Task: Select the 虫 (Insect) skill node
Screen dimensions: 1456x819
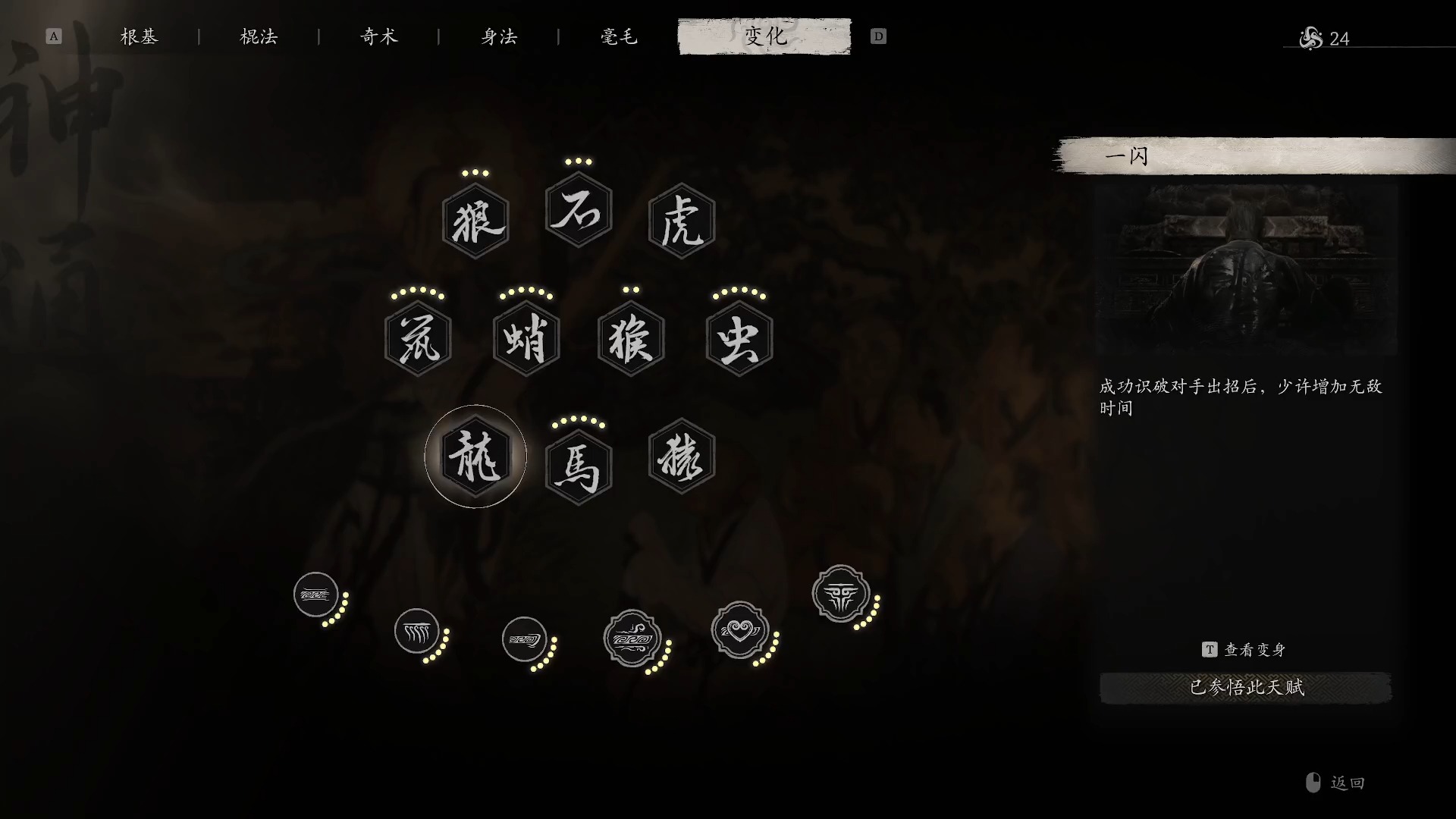Action: (738, 339)
